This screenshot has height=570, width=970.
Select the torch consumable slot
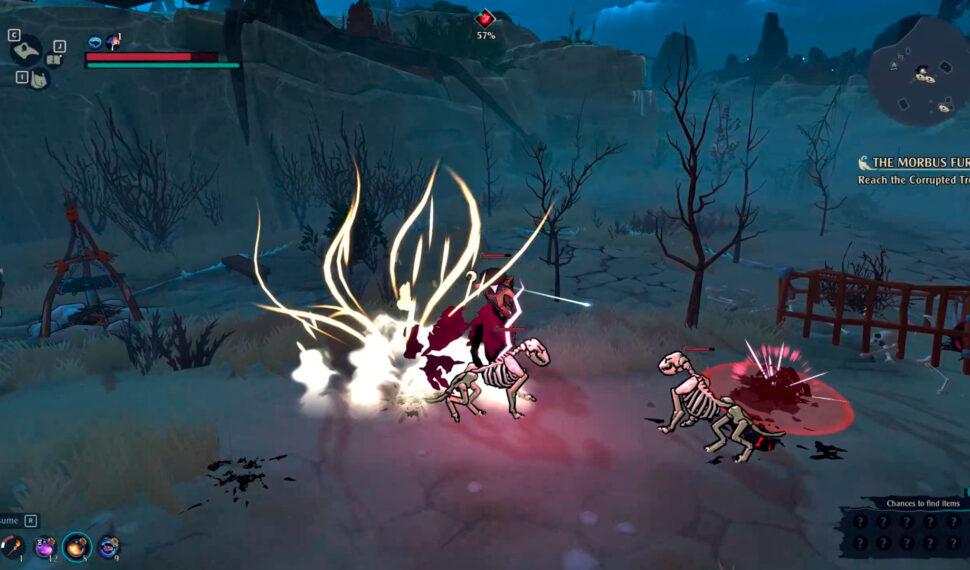[13, 546]
